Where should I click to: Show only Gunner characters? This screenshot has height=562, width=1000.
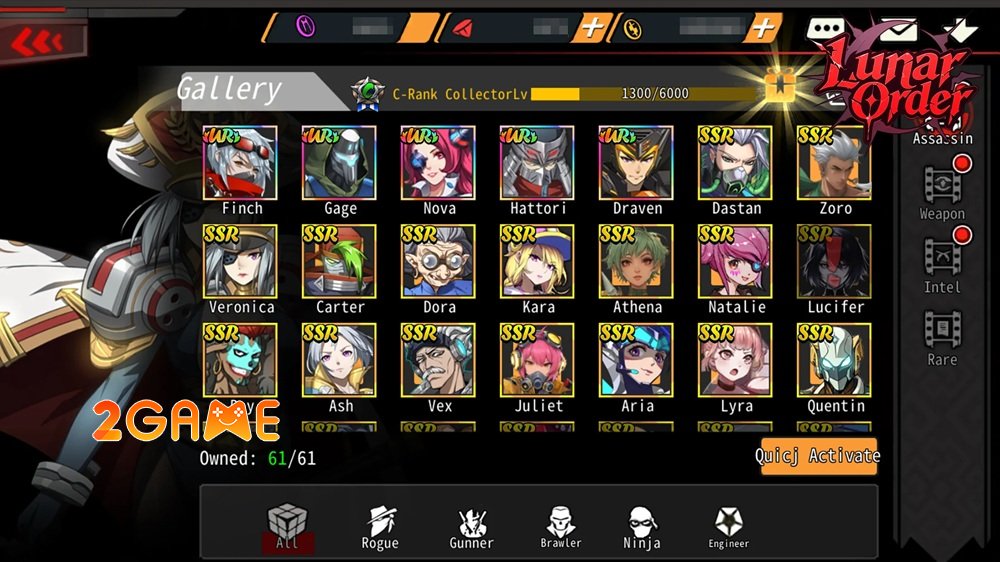(470, 527)
